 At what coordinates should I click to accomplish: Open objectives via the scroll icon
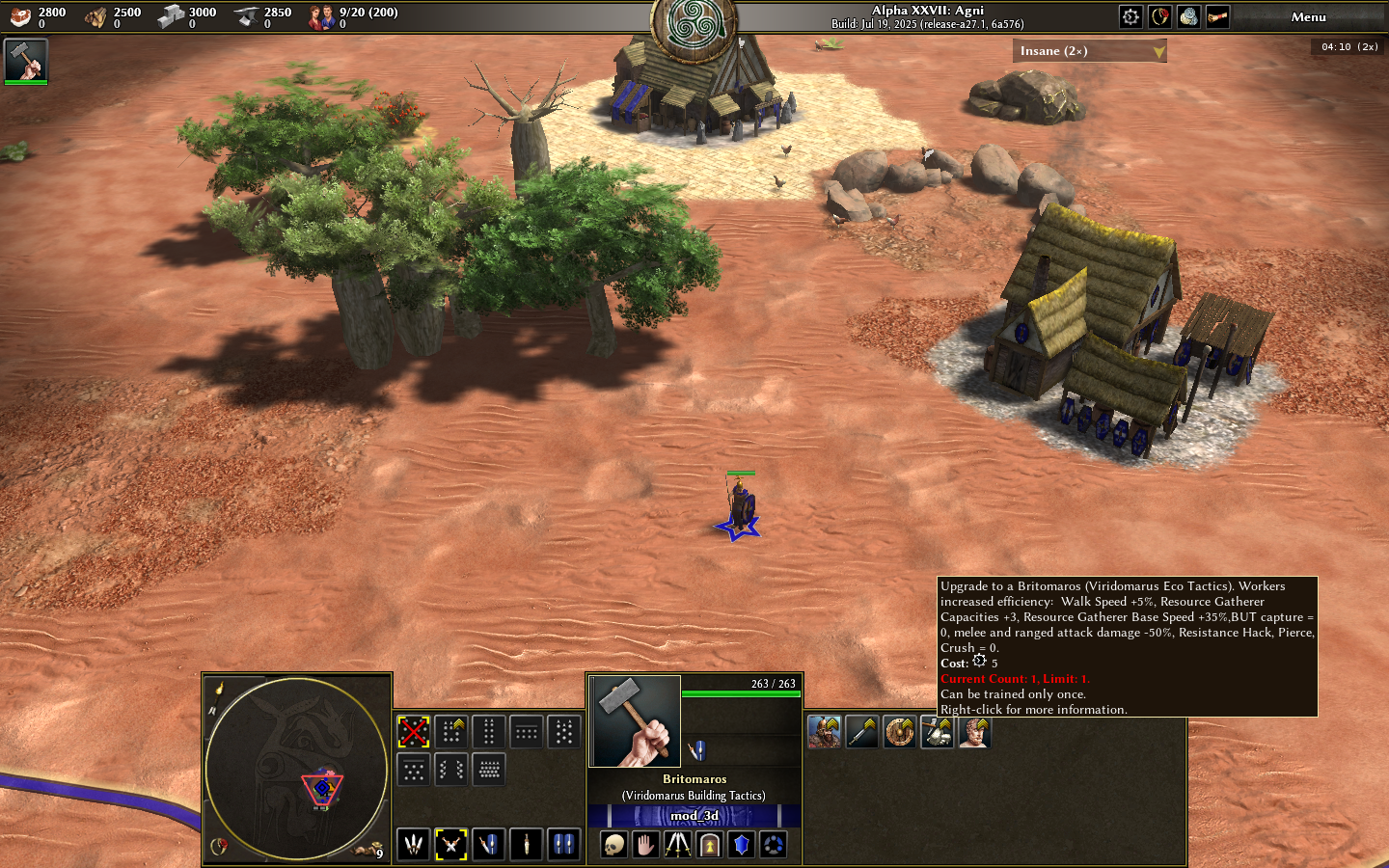point(1217,16)
